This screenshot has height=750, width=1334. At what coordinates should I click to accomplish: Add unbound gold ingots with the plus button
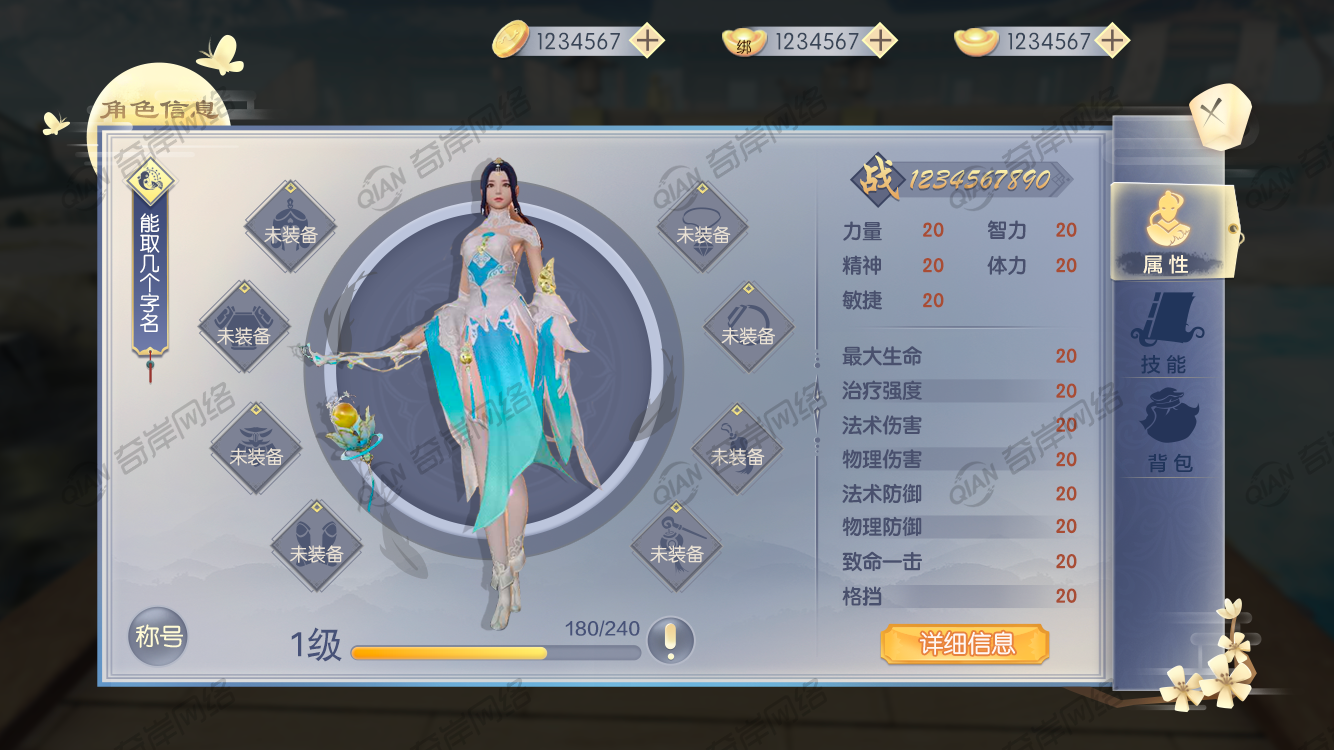pyautogui.click(x=1112, y=41)
